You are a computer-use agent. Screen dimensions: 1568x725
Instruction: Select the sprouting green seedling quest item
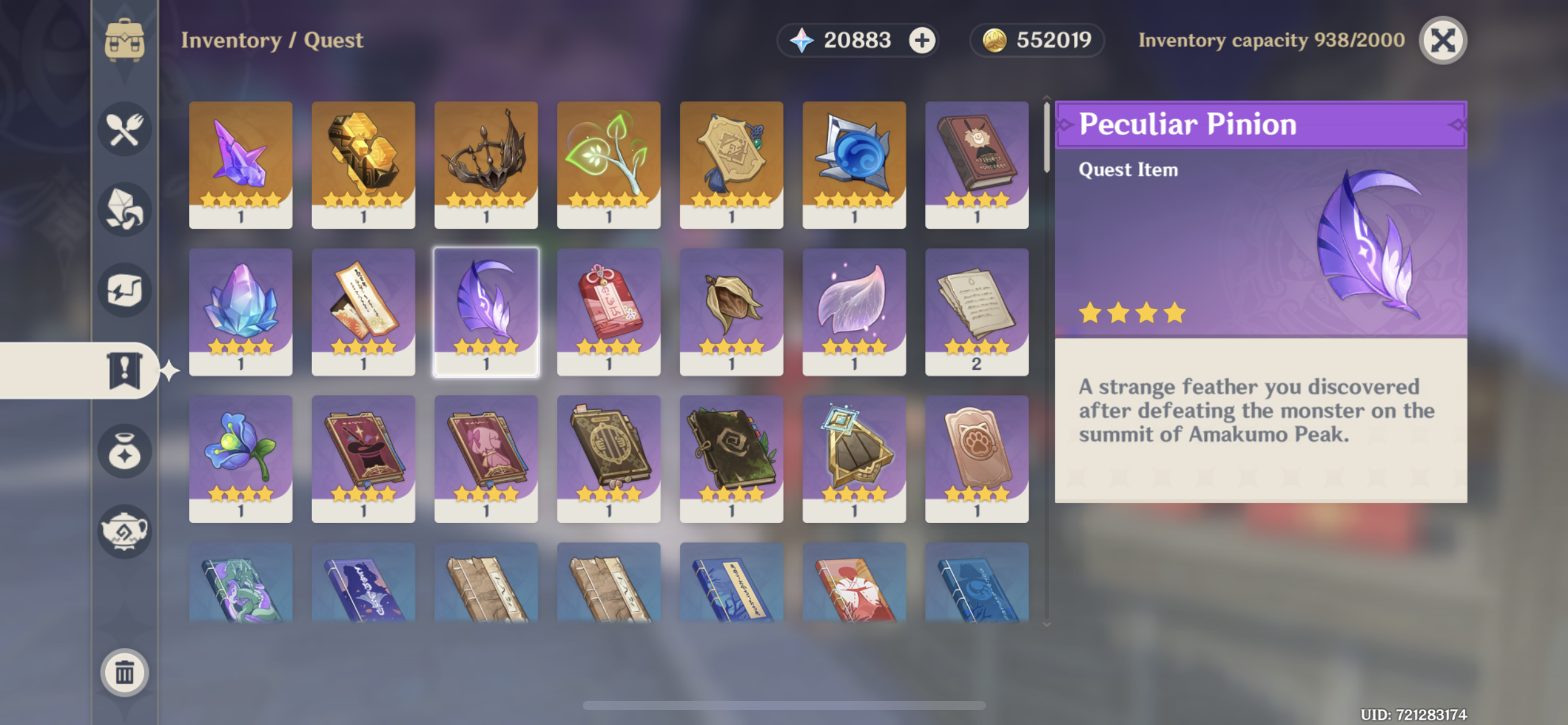609,166
